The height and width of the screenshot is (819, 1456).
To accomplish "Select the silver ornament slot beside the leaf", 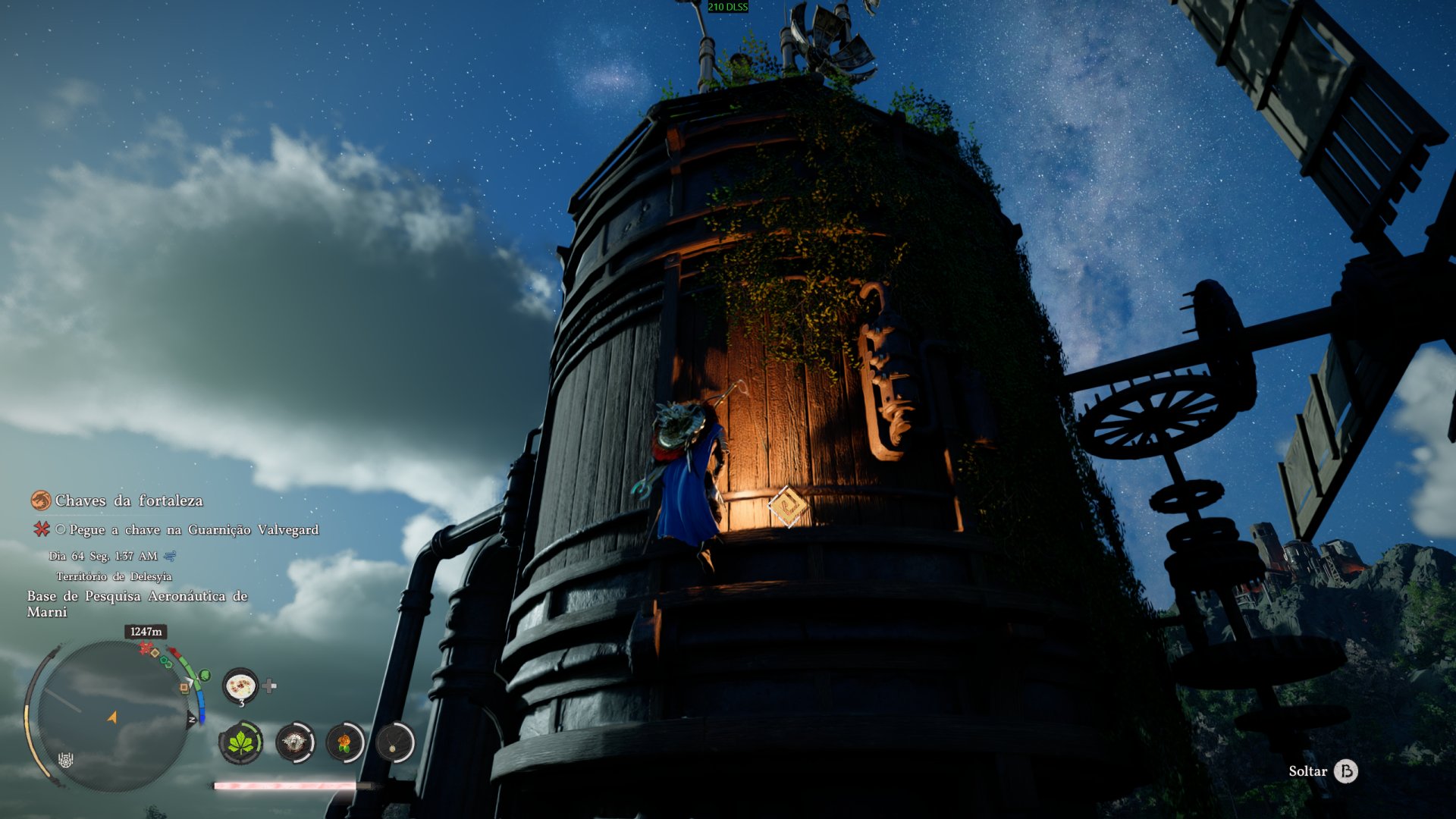I will pyautogui.click(x=294, y=742).
